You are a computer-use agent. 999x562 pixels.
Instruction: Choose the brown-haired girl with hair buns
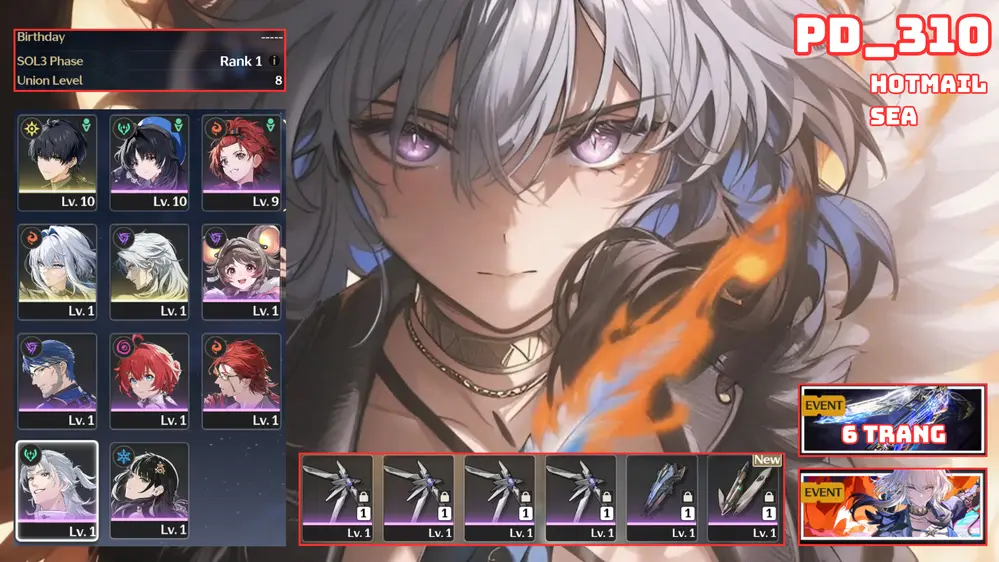pos(241,271)
